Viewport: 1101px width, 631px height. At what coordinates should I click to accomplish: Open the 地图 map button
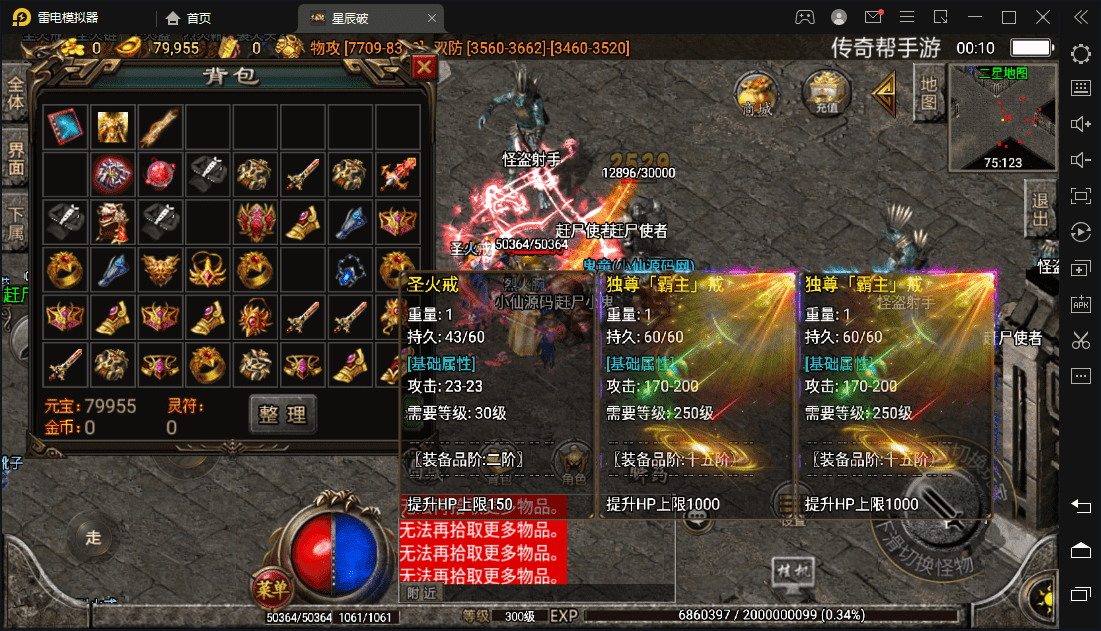coord(929,92)
